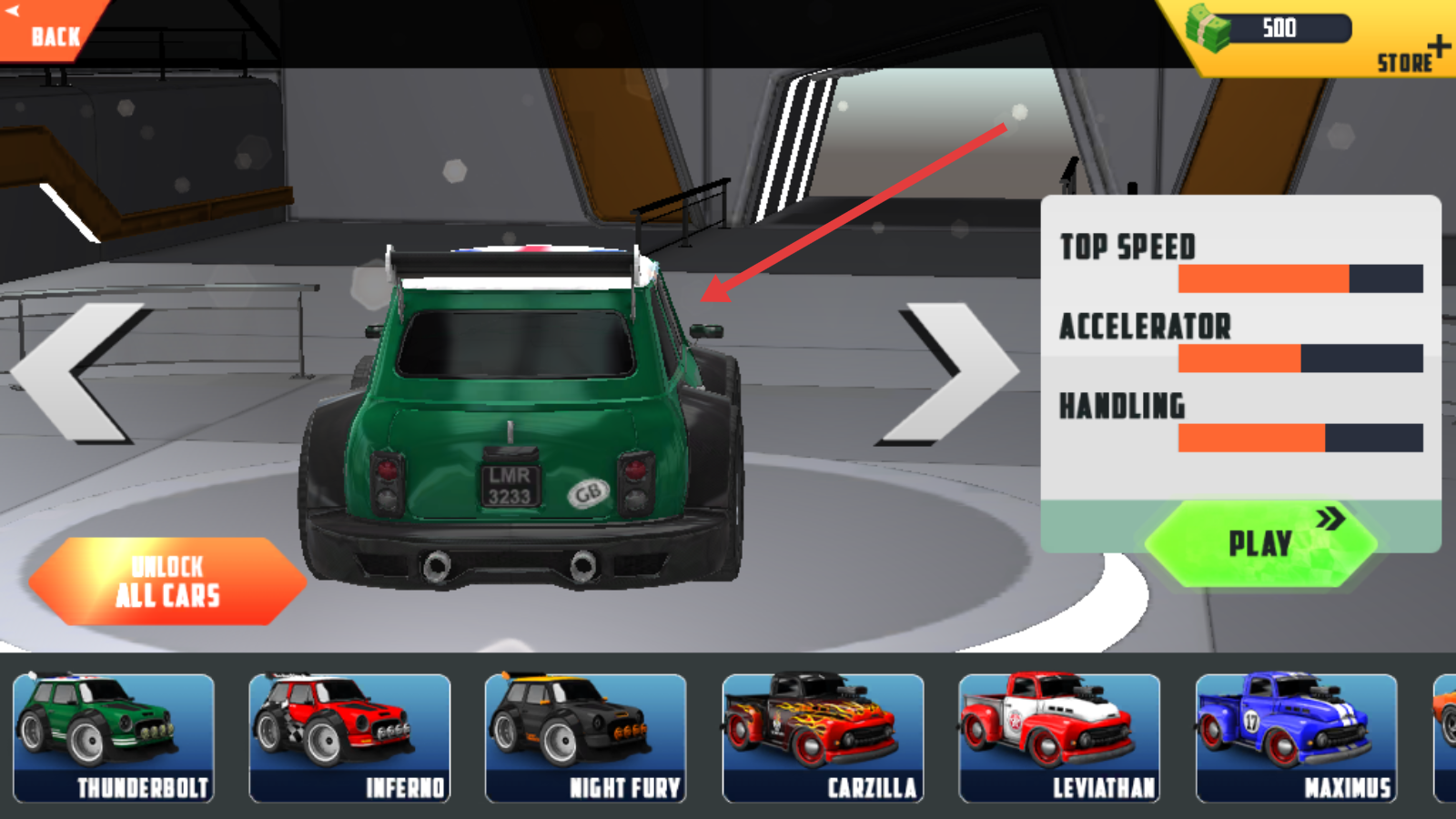Pick the Night Fury car thumbnail
The height and width of the screenshot is (819, 1456).
pyautogui.click(x=586, y=738)
